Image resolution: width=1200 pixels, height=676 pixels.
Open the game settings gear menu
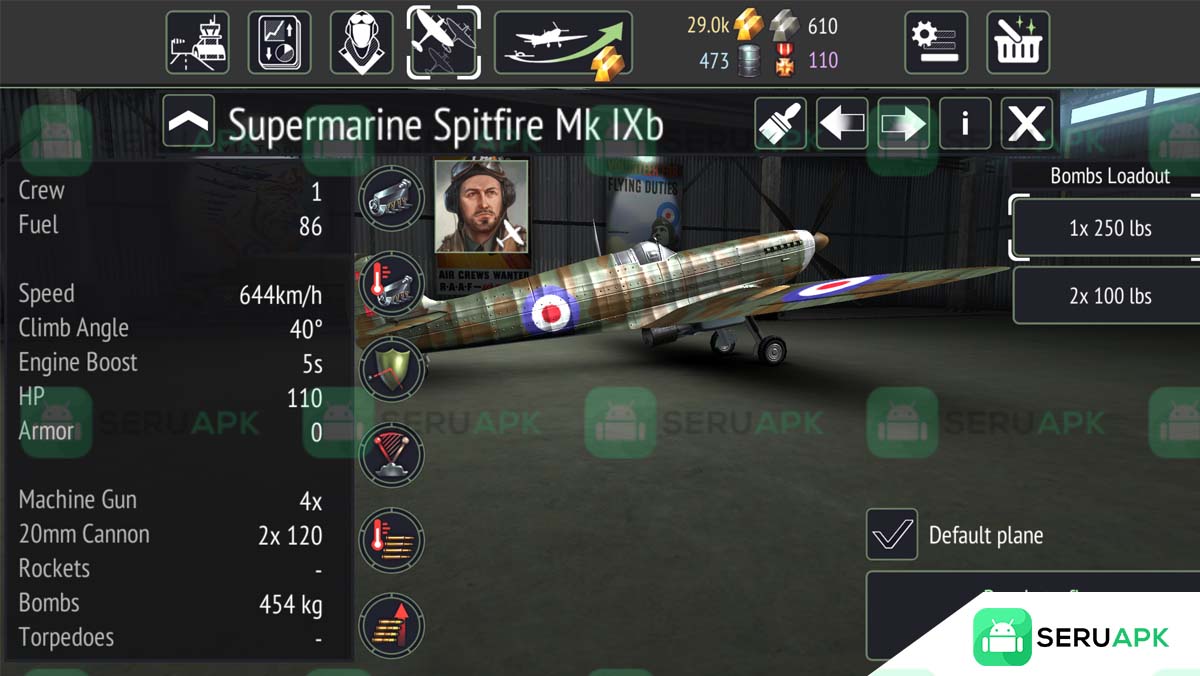tap(936, 42)
